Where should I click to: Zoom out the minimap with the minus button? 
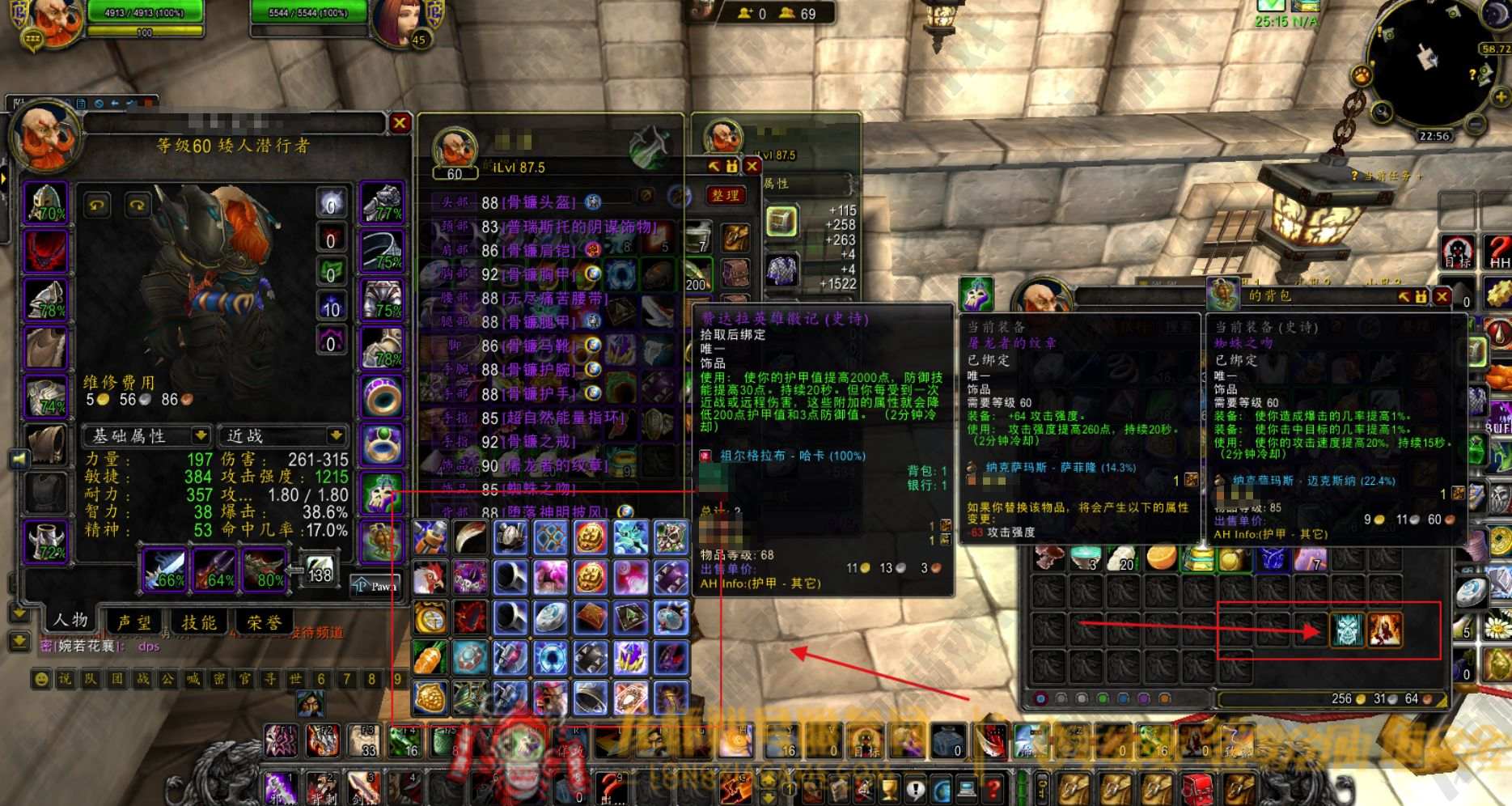tap(1476, 124)
